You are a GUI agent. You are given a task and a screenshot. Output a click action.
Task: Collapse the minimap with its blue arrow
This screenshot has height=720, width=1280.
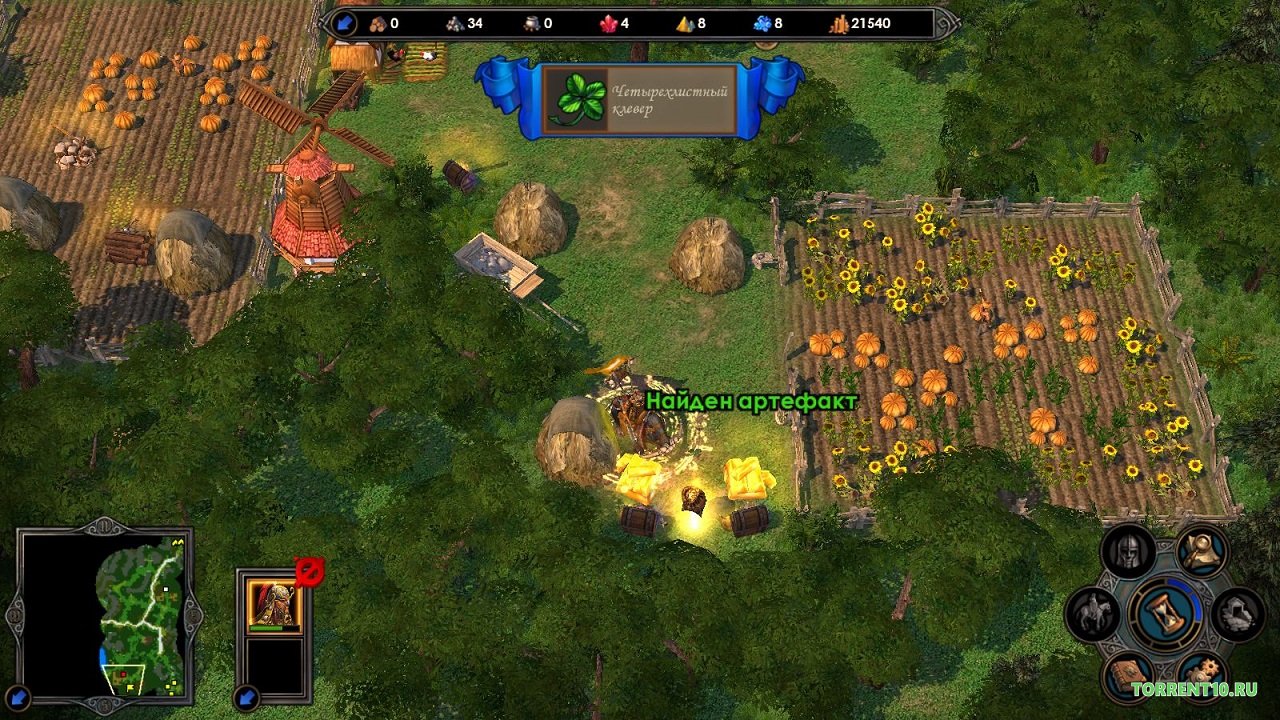point(18,697)
